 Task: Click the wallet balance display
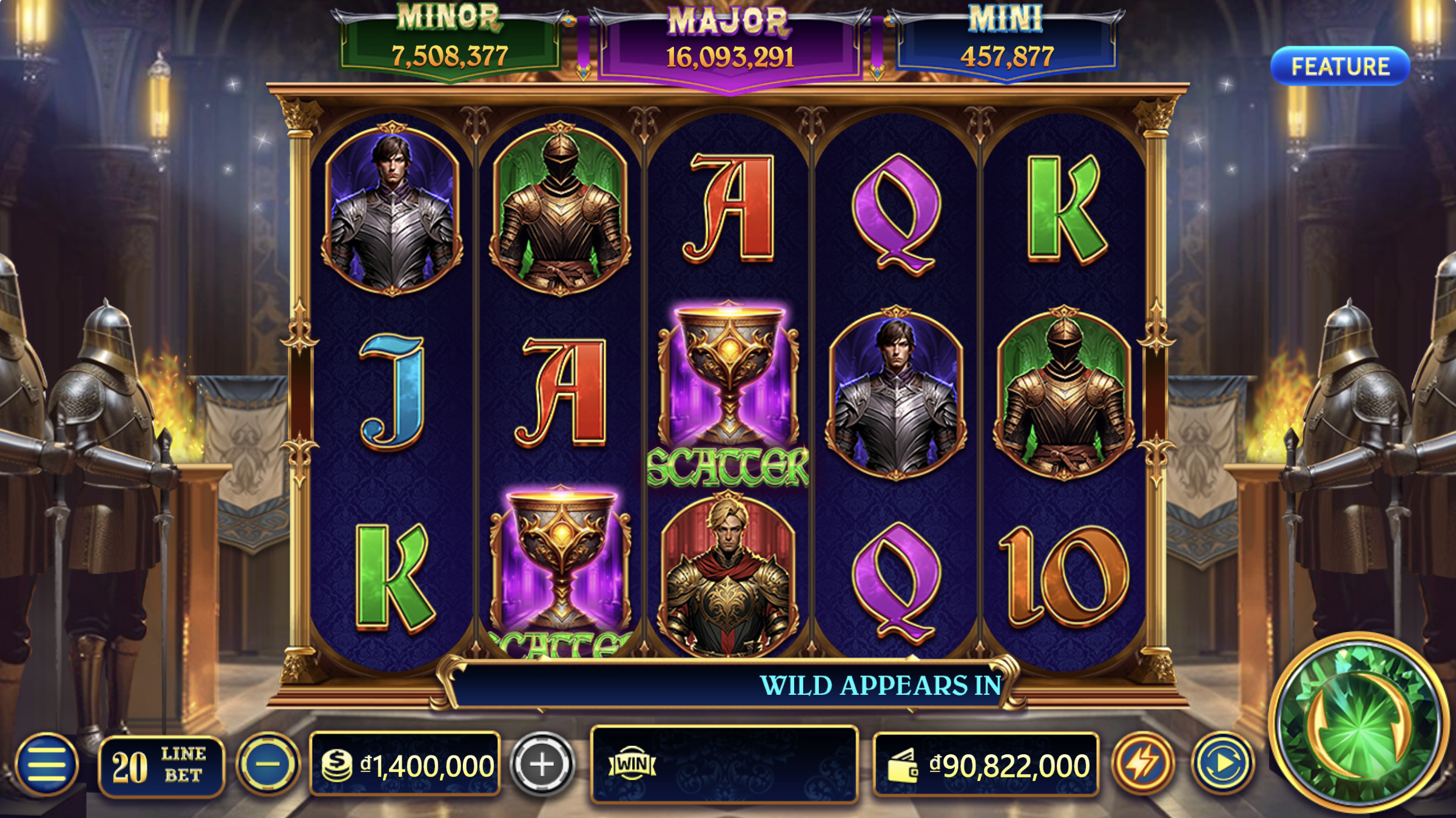(x=986, y=765)
